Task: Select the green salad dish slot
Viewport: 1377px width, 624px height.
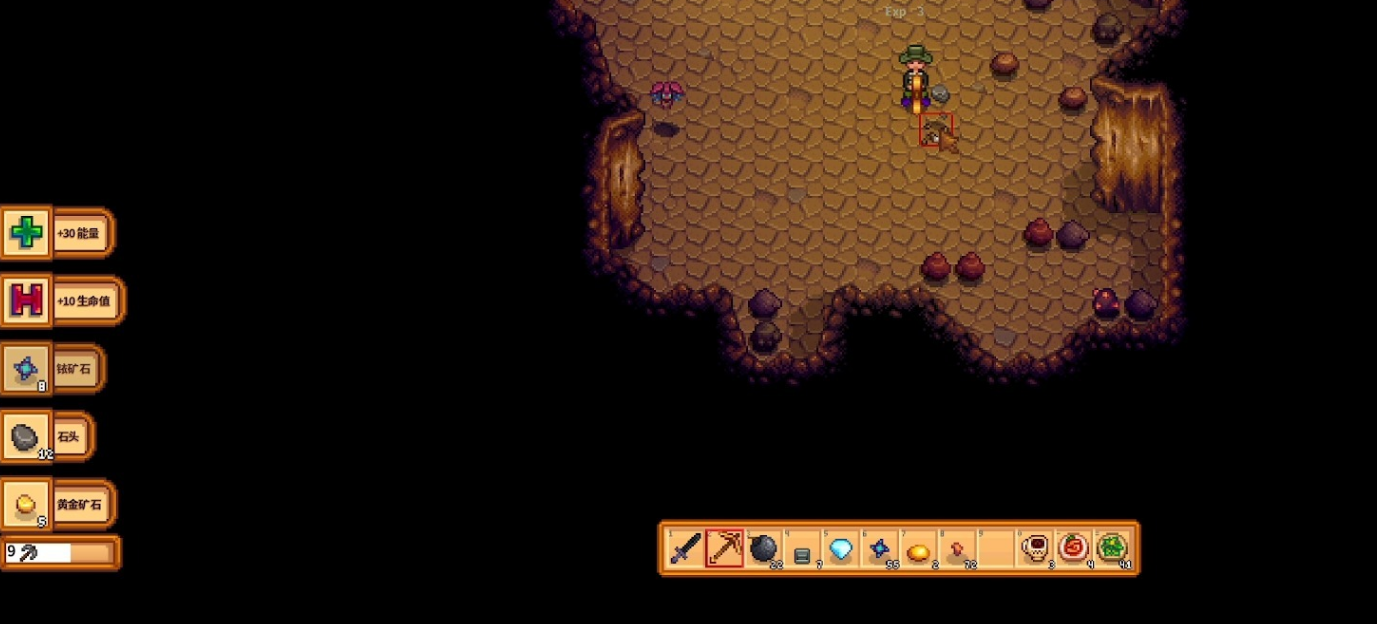Action: click(x=1112, y=548)
